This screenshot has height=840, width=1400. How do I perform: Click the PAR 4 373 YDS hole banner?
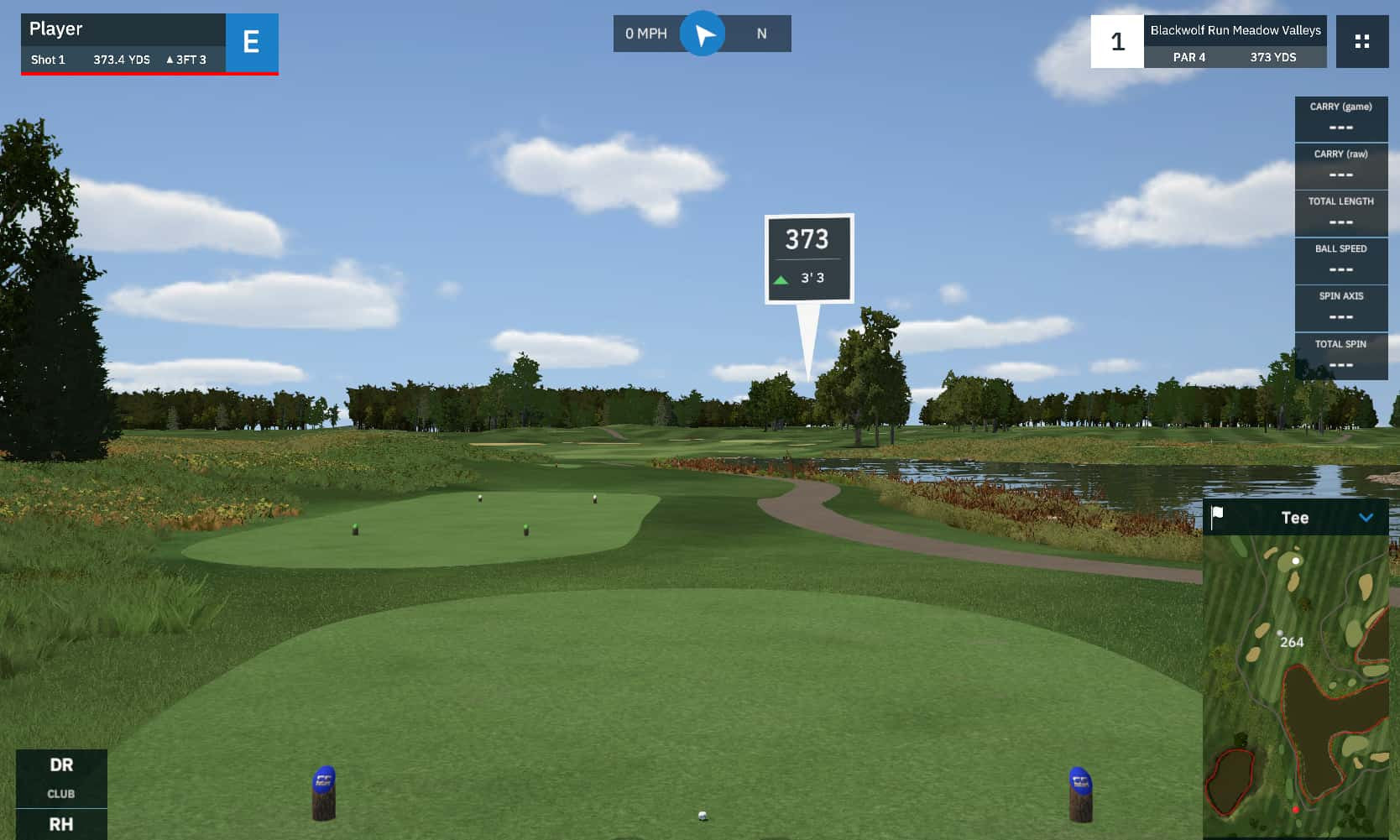click(1235, 58)
